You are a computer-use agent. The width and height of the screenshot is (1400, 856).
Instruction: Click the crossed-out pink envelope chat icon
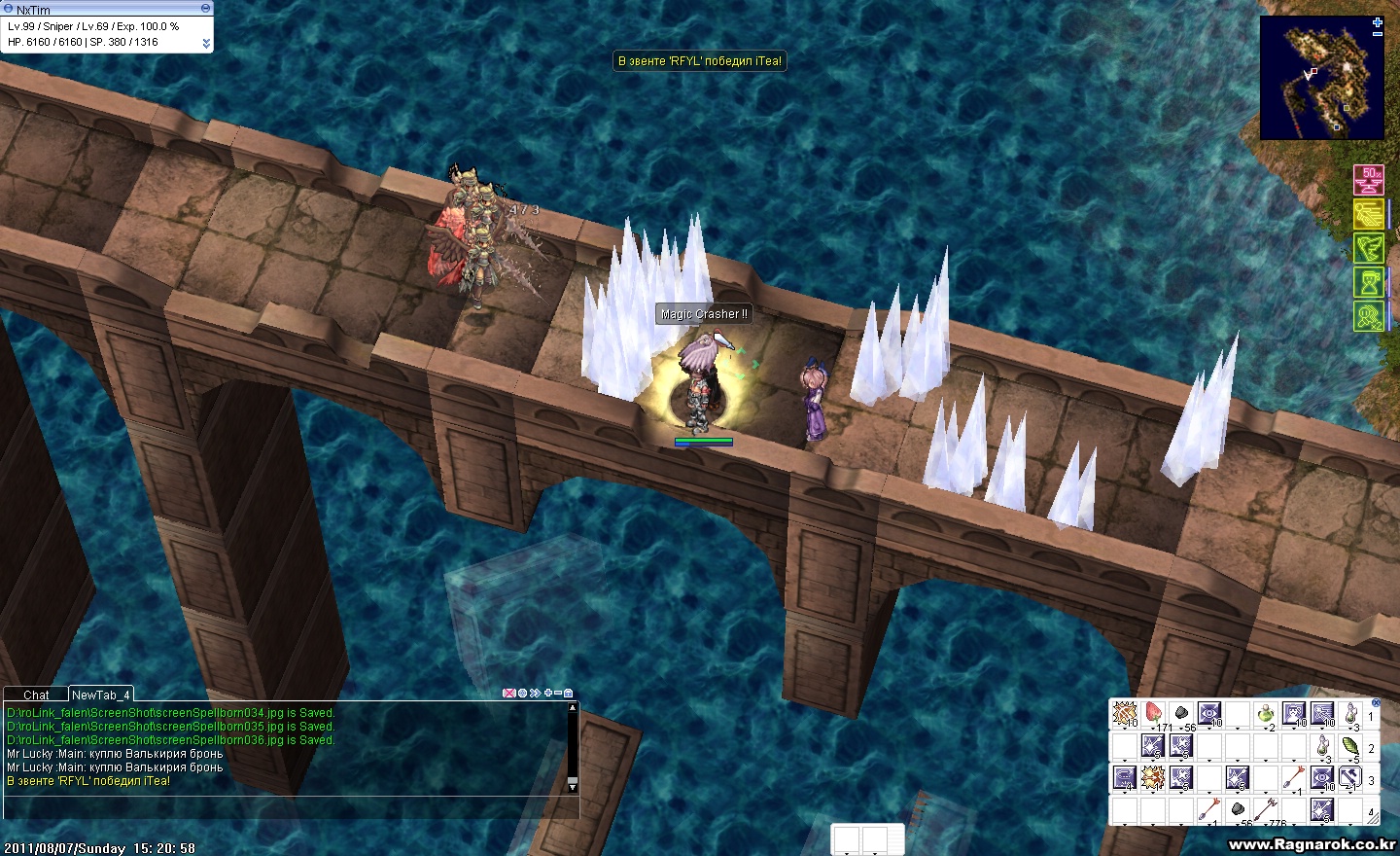(x=508, y=694)
